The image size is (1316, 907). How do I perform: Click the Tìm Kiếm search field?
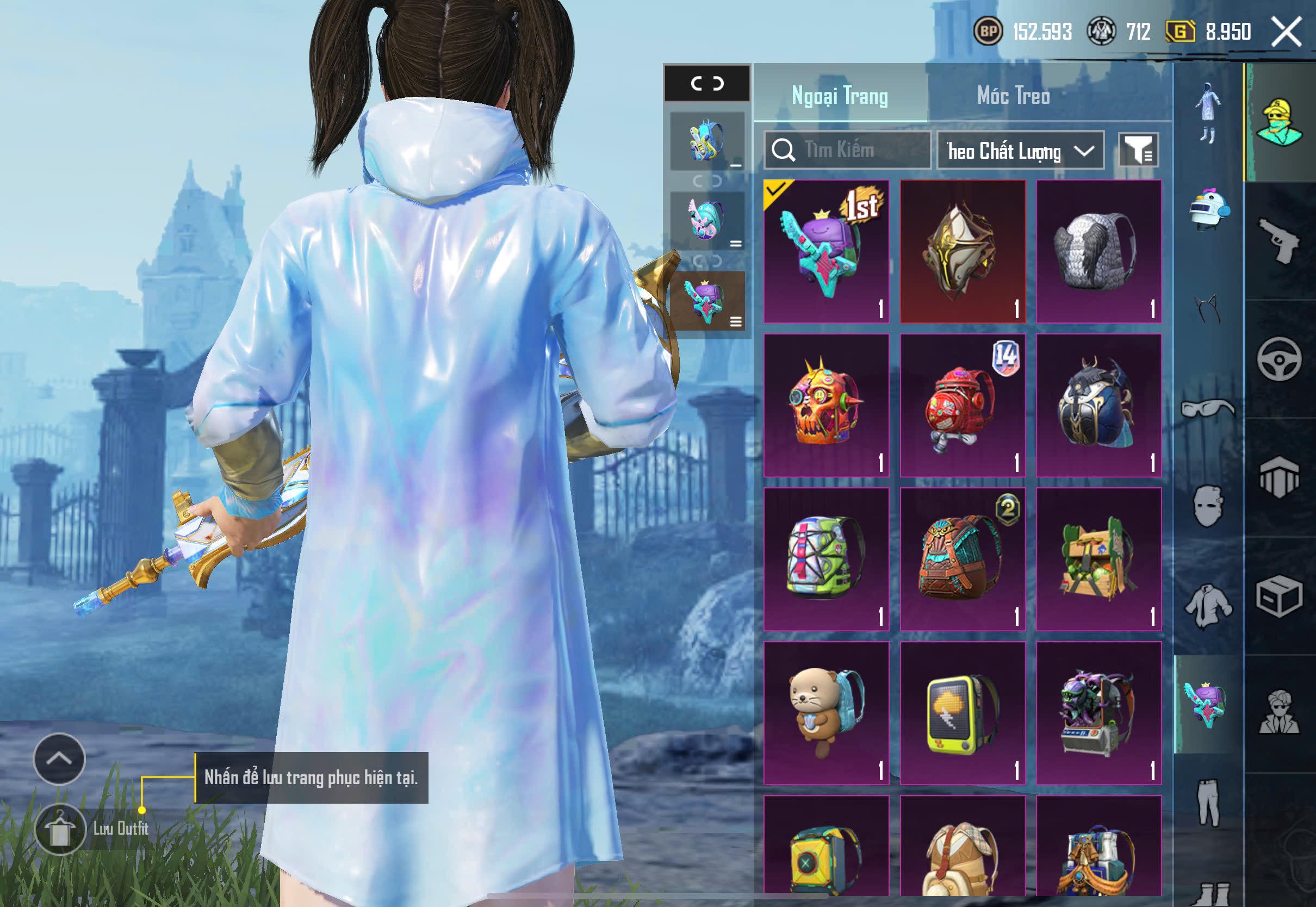click(x=848, y=150)
